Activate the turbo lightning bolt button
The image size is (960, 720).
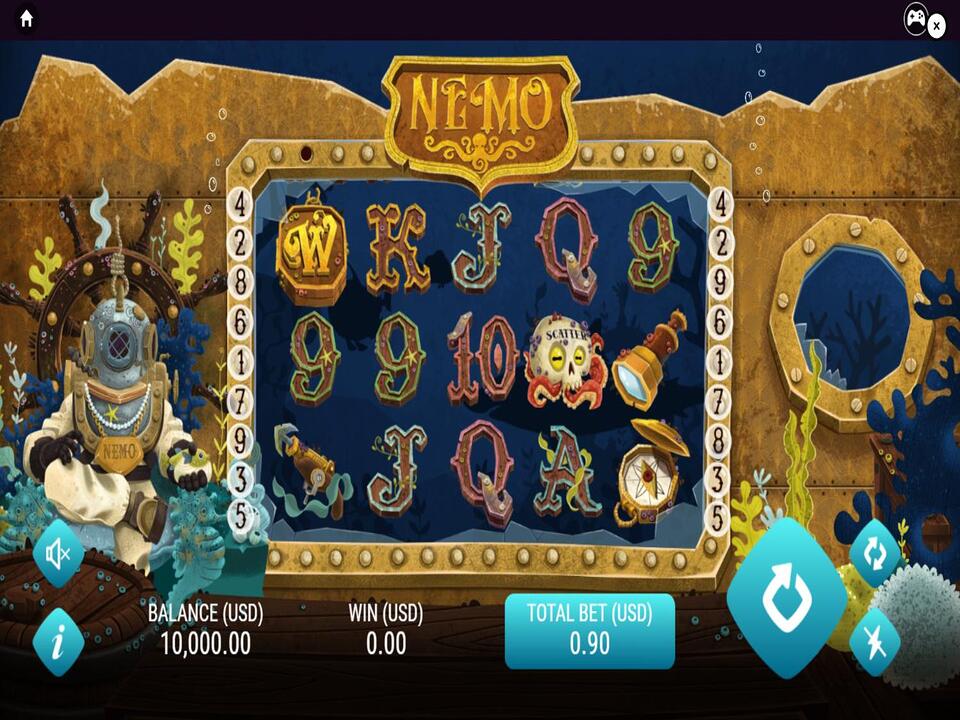[x=875, y=642]
